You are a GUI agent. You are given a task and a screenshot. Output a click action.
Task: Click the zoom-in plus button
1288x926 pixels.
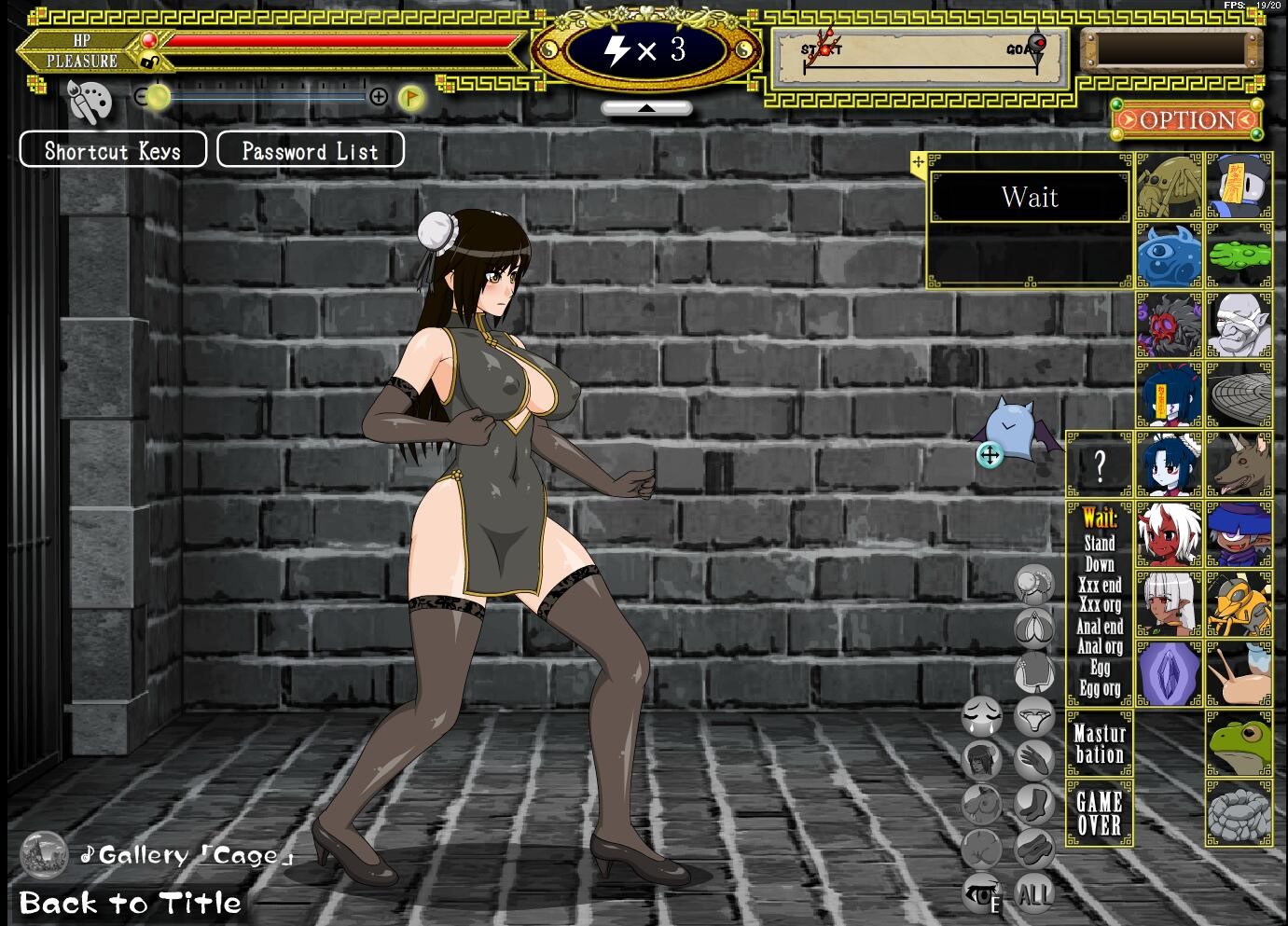pyautogui.click(x=379, y=96)
